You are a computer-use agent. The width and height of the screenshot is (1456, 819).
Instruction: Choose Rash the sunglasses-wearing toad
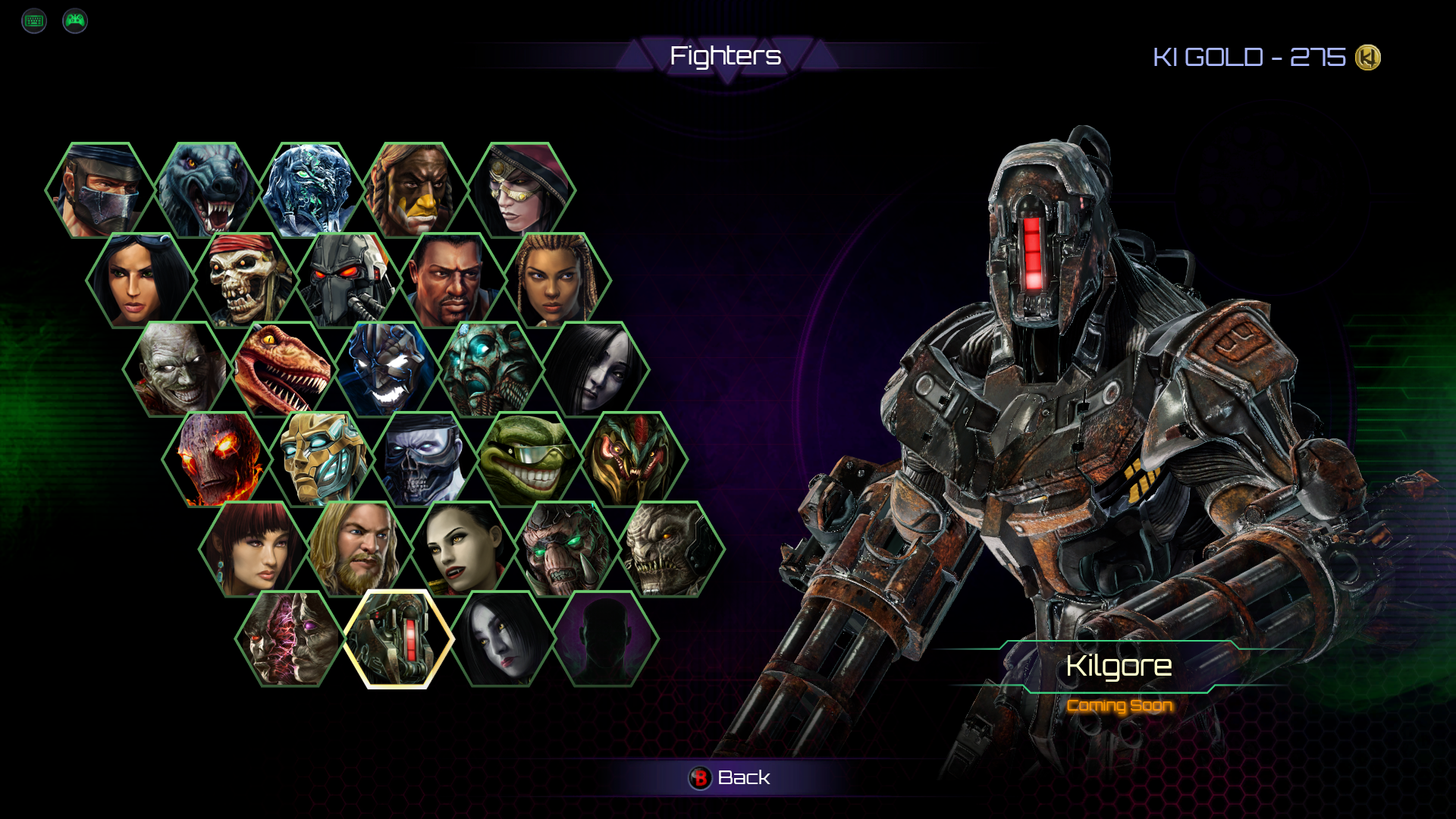(x=531, y=459)
